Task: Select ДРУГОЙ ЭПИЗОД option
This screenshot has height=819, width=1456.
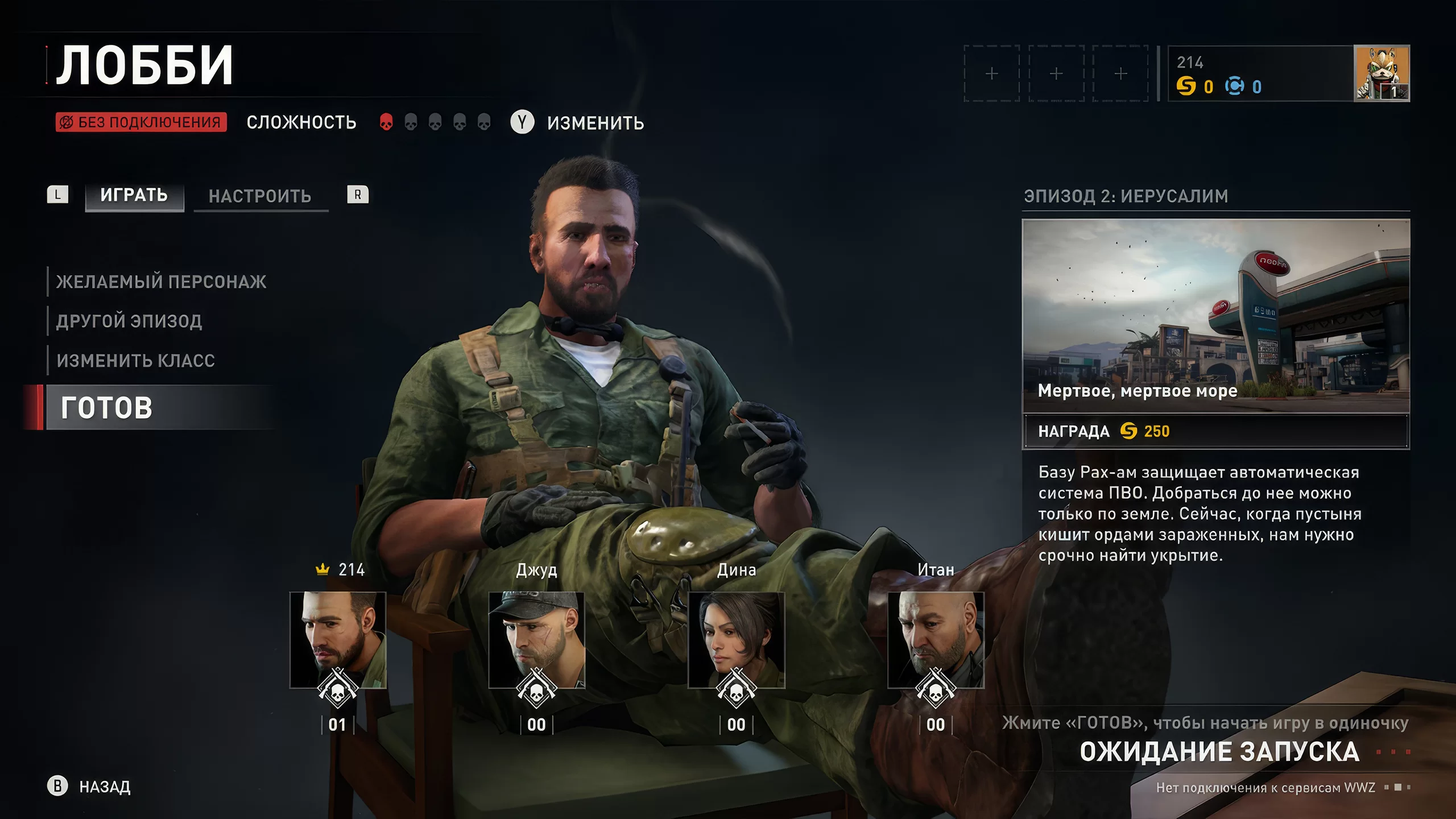Action: [129, 321]
